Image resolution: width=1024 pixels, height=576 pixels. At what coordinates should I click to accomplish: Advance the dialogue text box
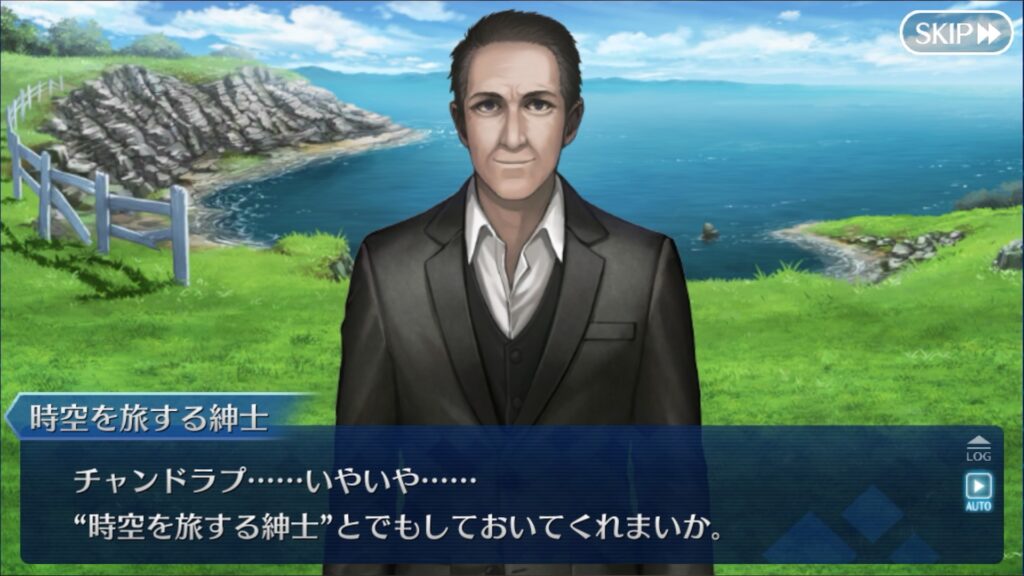pos(500,500)
